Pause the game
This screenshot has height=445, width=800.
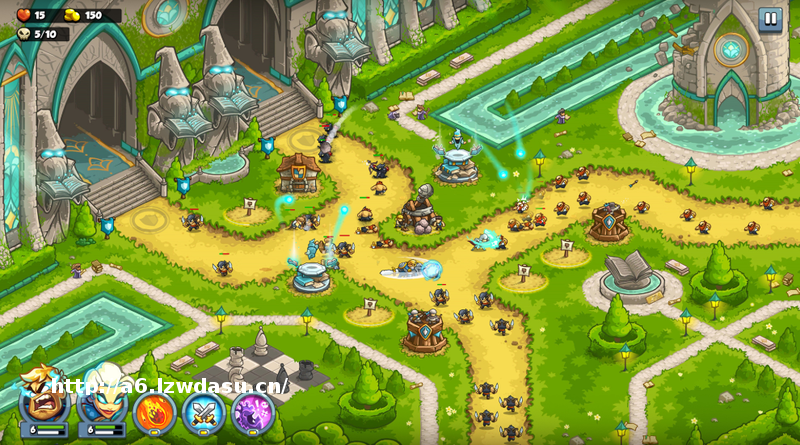click(769, 17)
